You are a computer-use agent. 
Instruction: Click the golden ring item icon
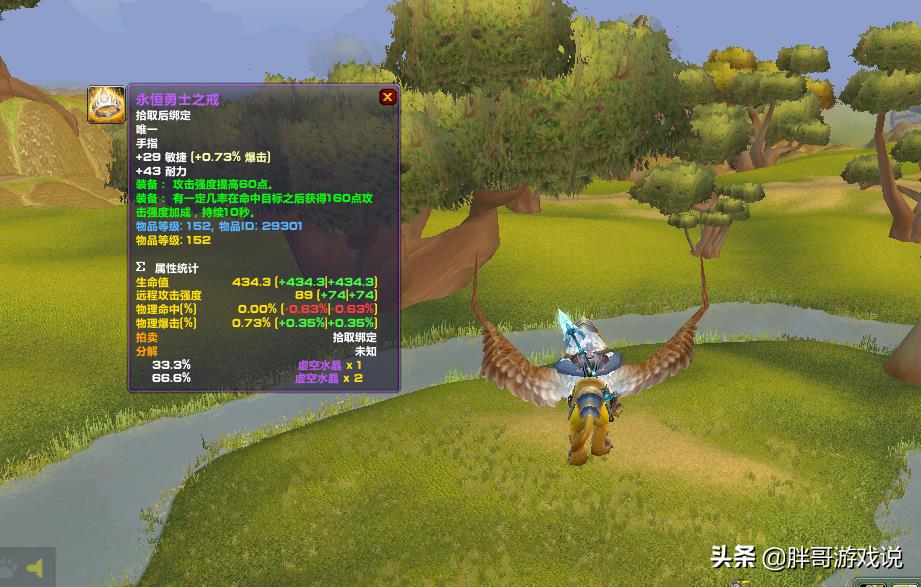click(x=105, y=104)
